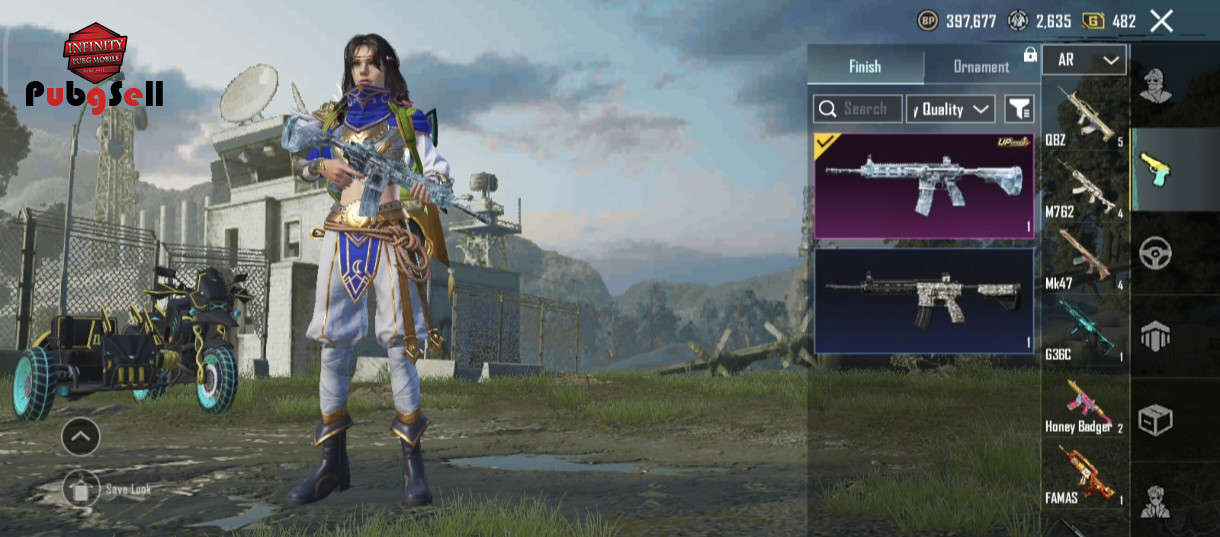
Task: Choose the Mk47 weapon entry
Action: pyautogui.click(x=1085, y=259)
